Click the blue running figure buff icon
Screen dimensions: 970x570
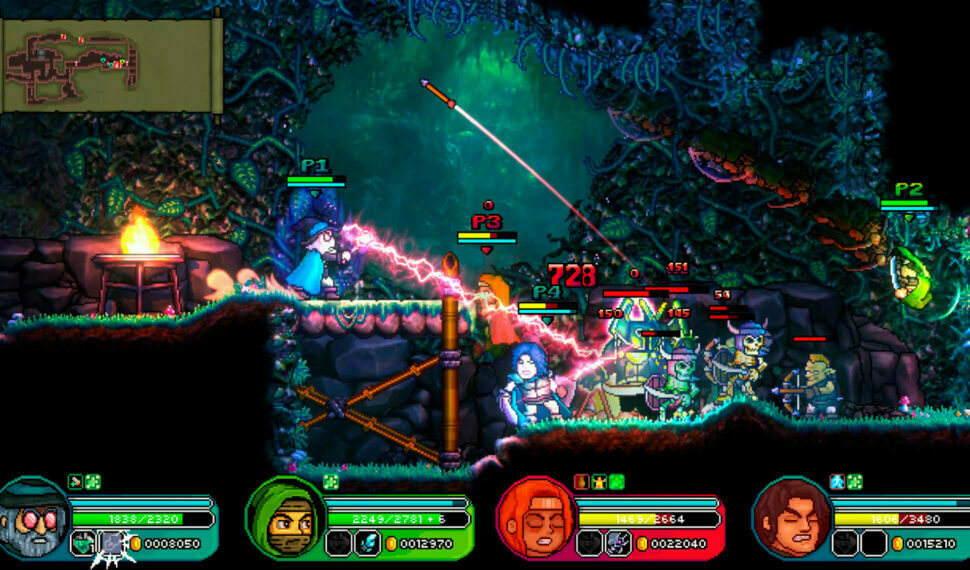point(837,482)
